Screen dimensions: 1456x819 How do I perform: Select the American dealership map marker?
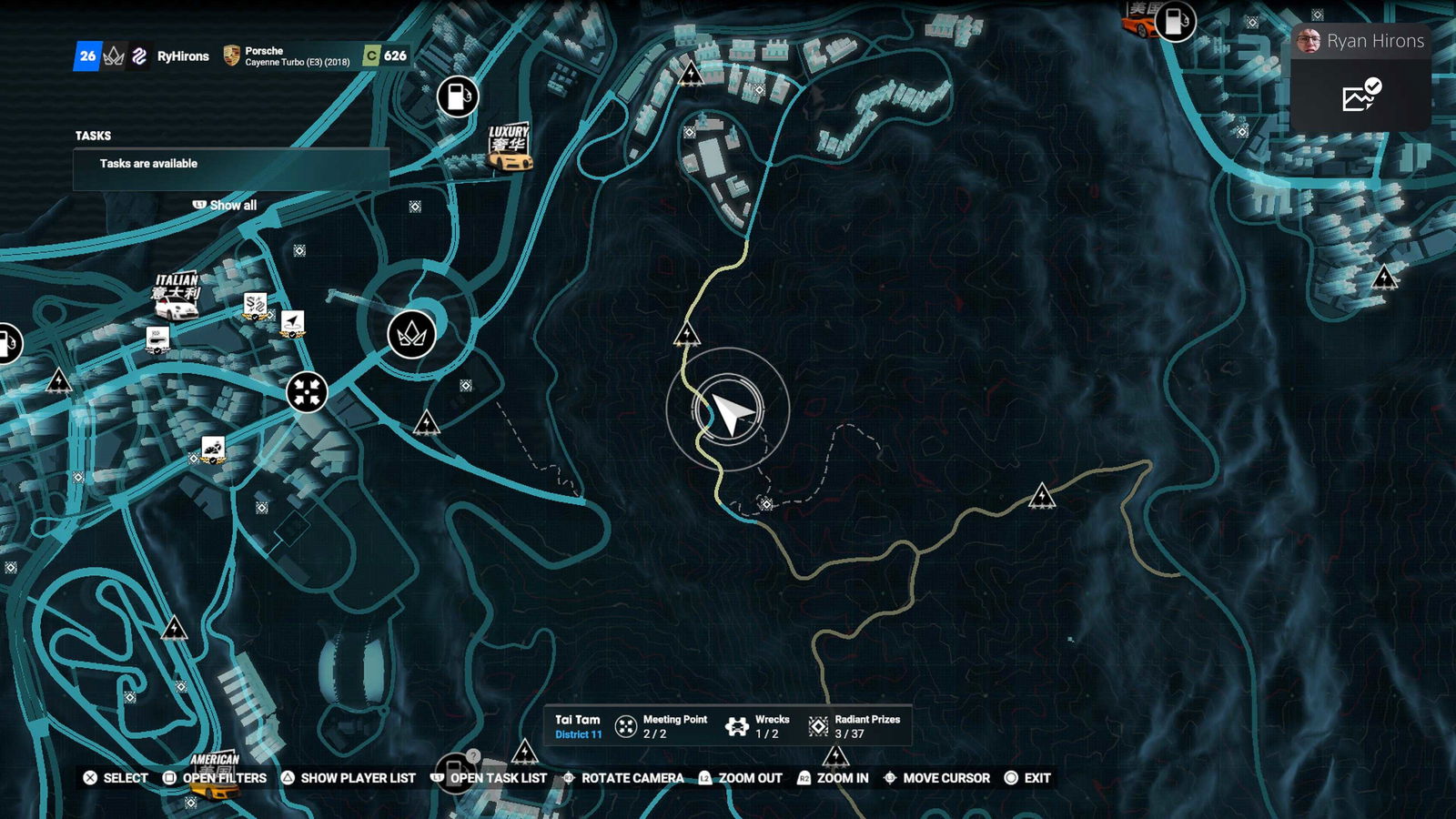(x=215, y=775)
